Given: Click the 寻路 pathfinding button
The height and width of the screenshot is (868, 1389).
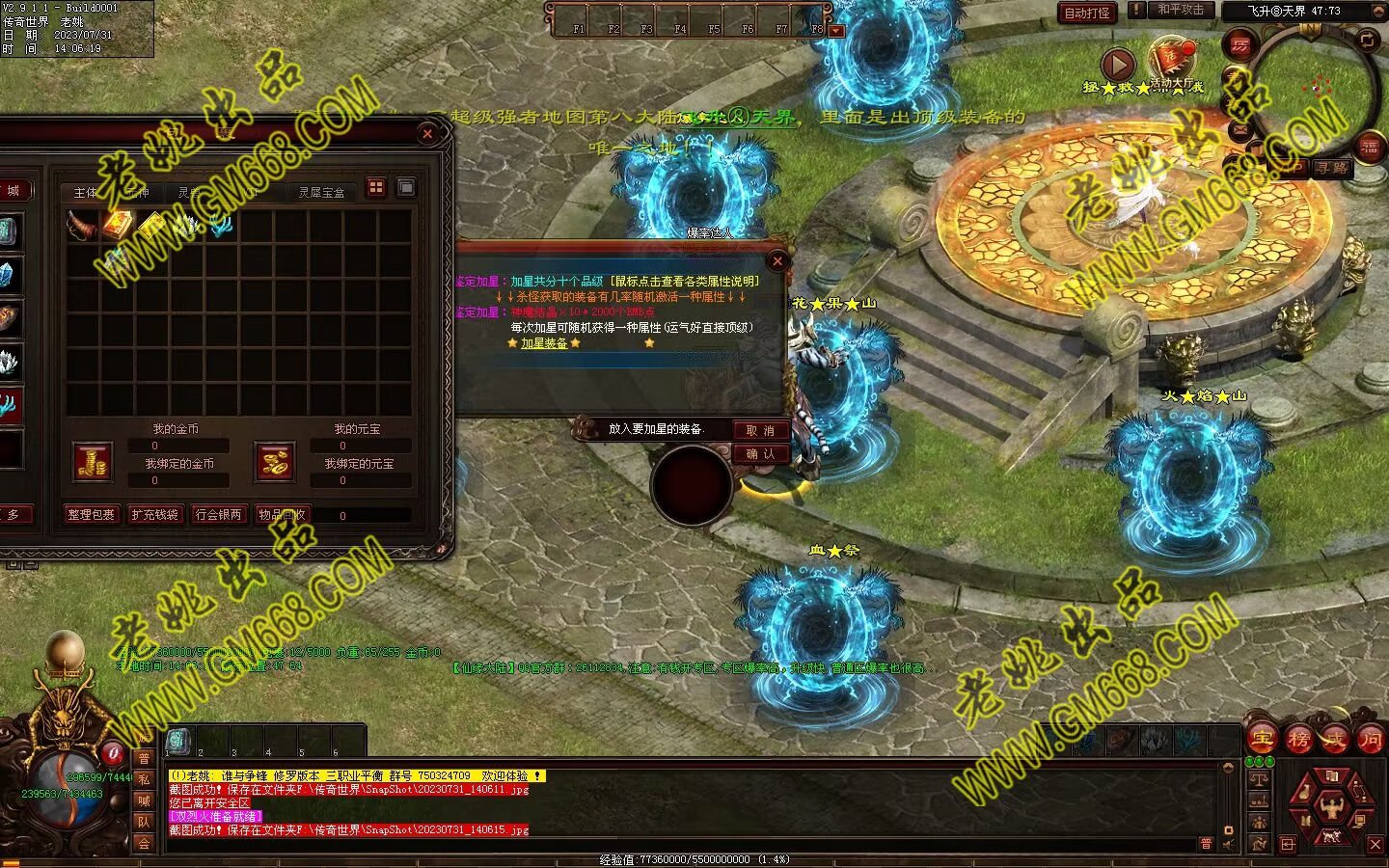Looking at the screenshot, I should (1331, 168).
